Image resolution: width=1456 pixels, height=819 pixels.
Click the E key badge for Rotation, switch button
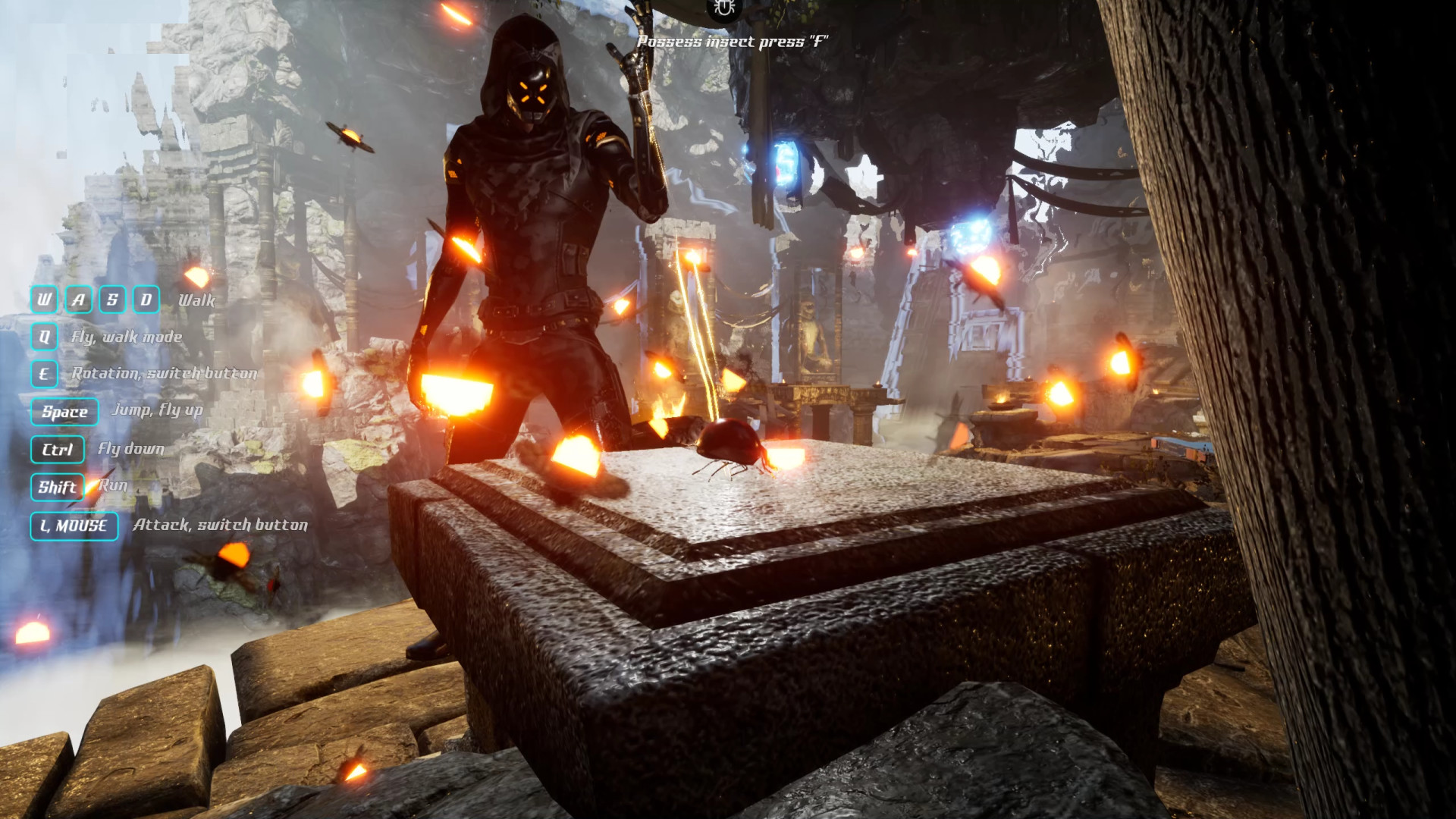click(45, 374)
